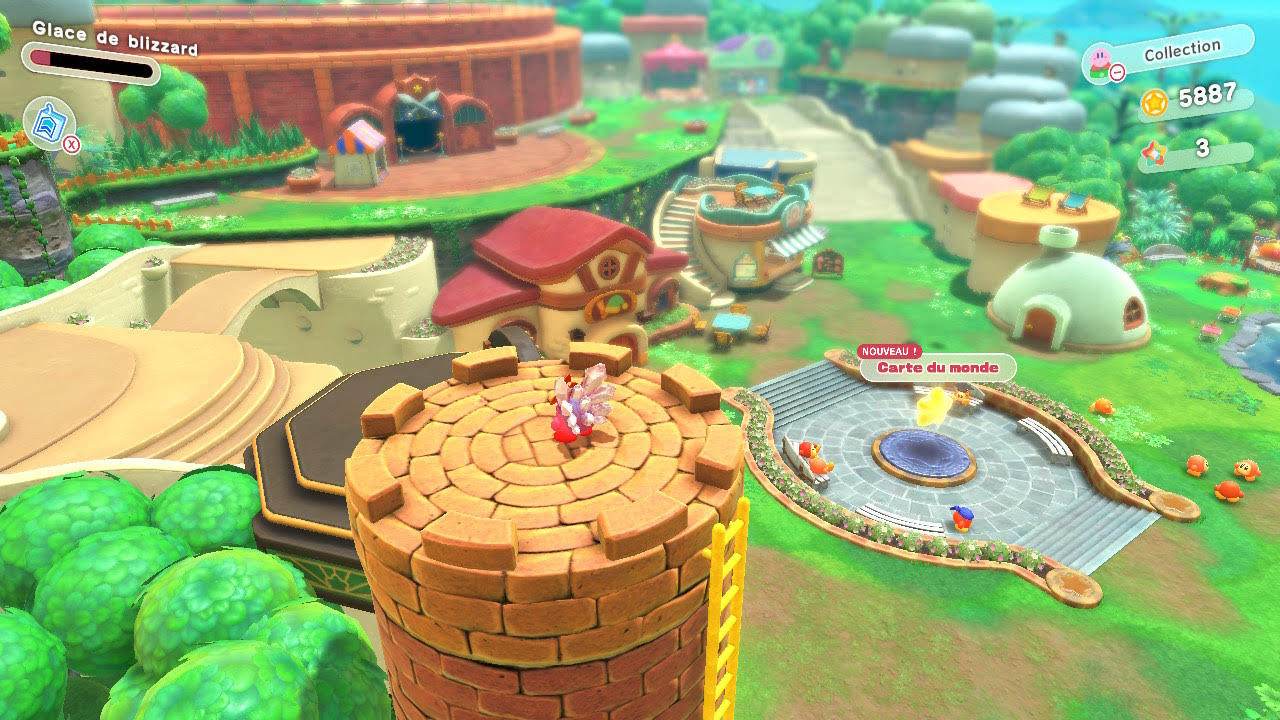The height and width of the screenshot is (720, 1280).
Task: Open the Collection menu
Action: (1181, 52)
